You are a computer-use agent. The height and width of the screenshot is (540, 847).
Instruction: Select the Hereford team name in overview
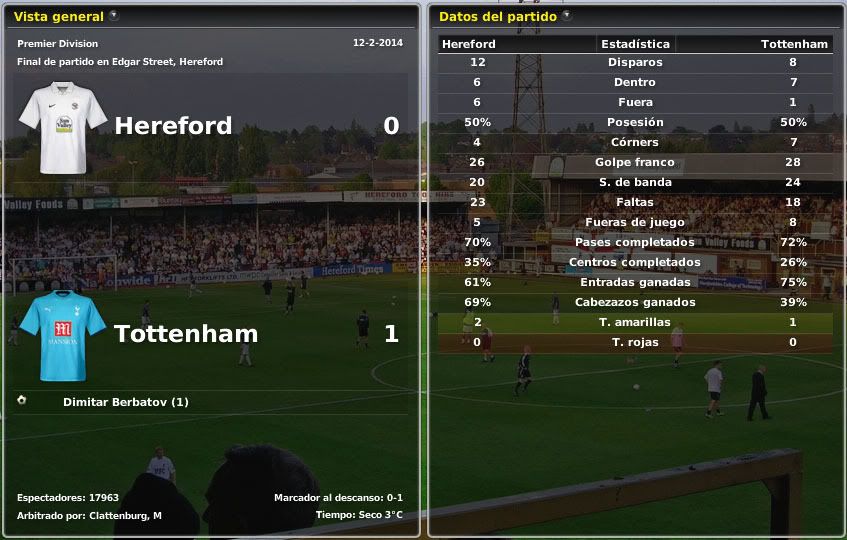pos(173,126)
